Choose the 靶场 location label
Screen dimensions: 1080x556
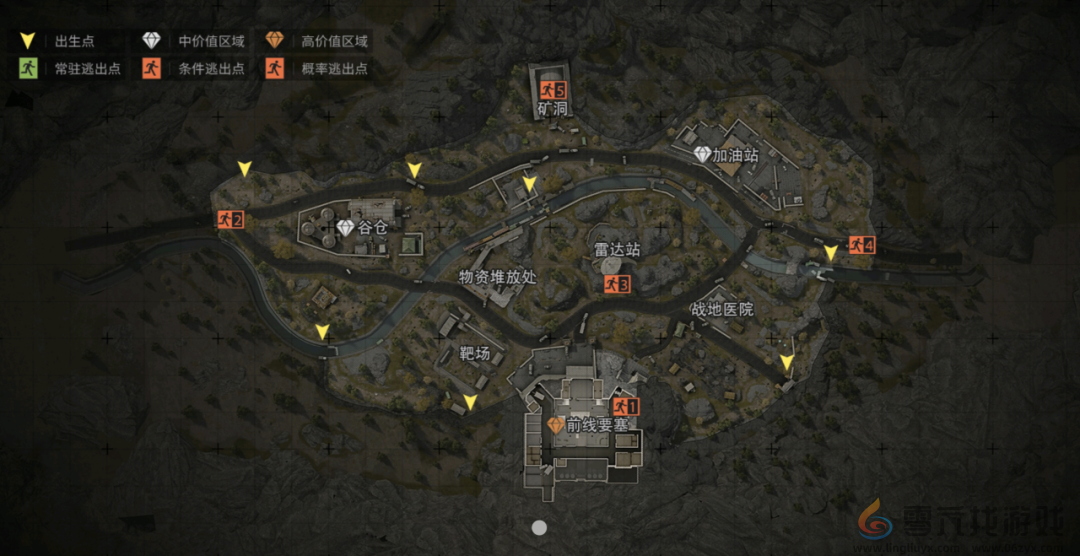point(475,353)
